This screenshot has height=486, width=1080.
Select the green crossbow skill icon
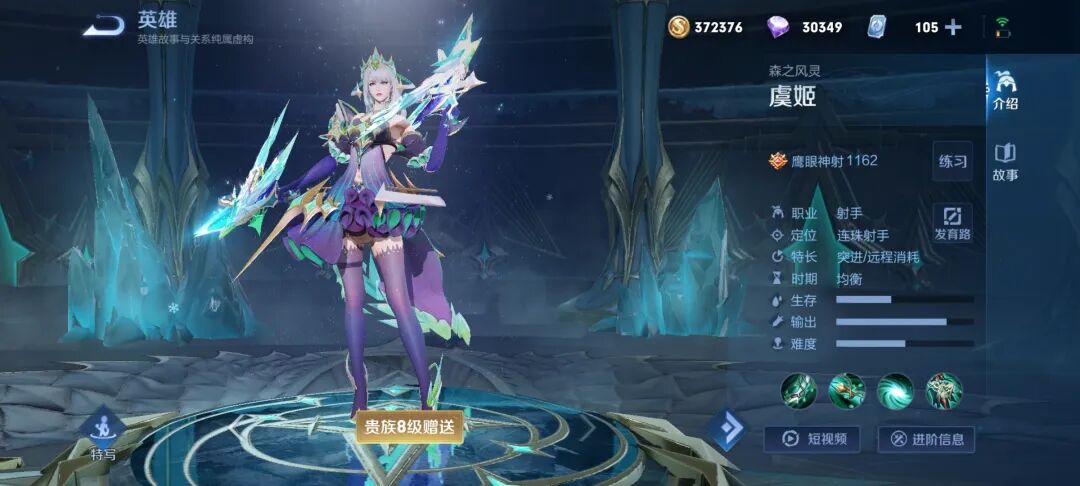798,390
